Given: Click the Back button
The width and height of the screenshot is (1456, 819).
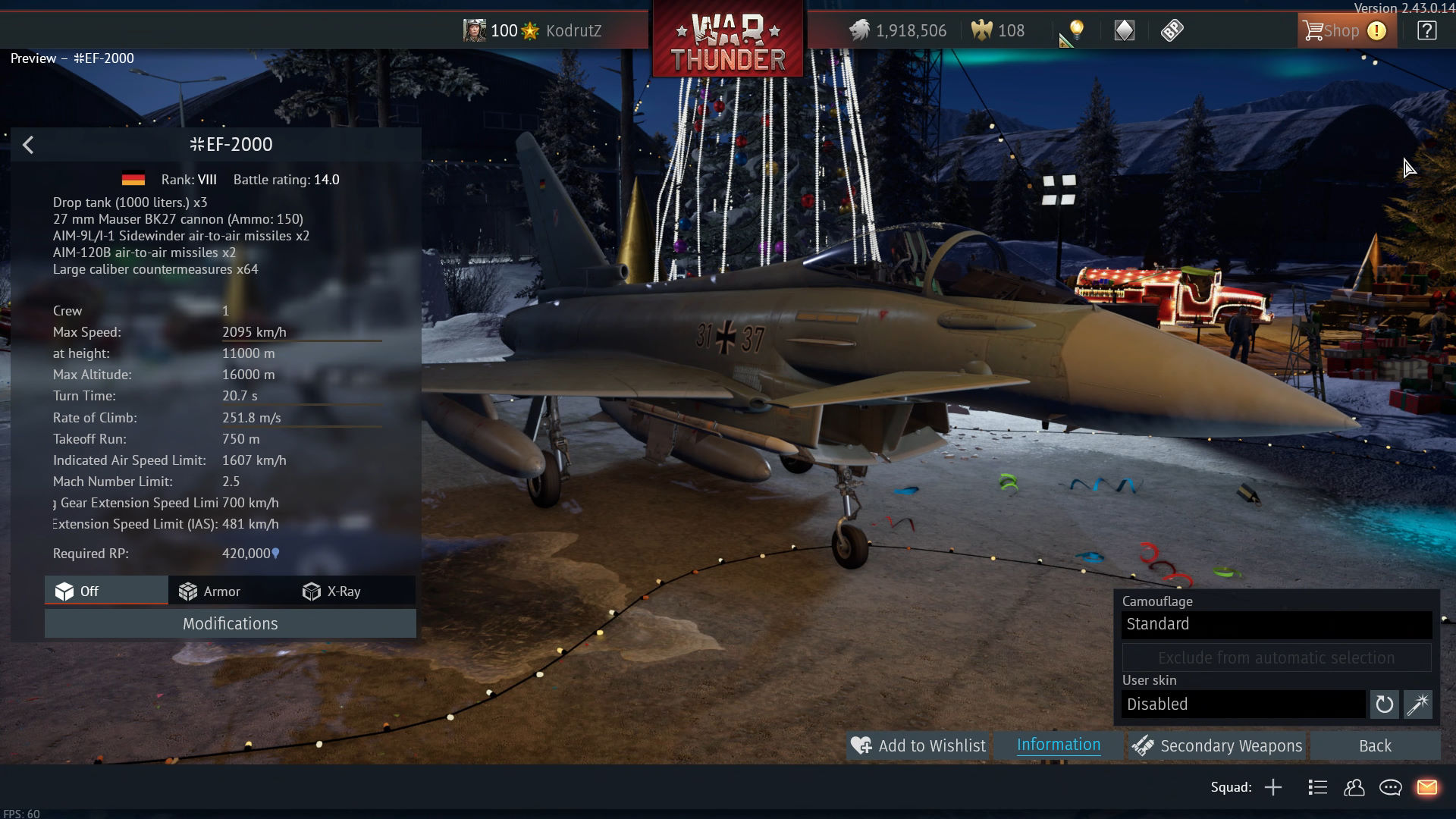Looking at the screenshot, I should 1374,745.
